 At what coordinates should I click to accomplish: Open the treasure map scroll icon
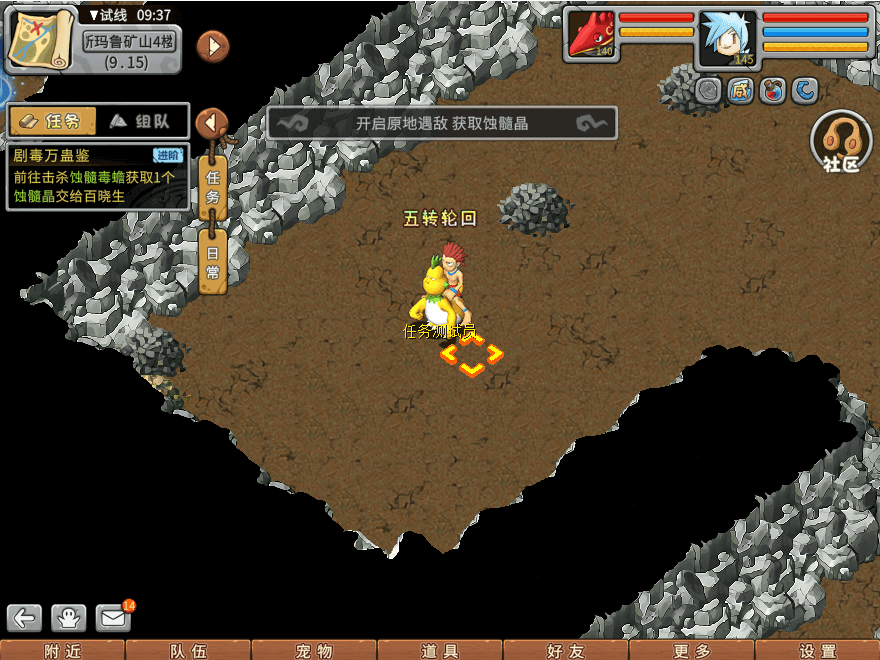42,40
